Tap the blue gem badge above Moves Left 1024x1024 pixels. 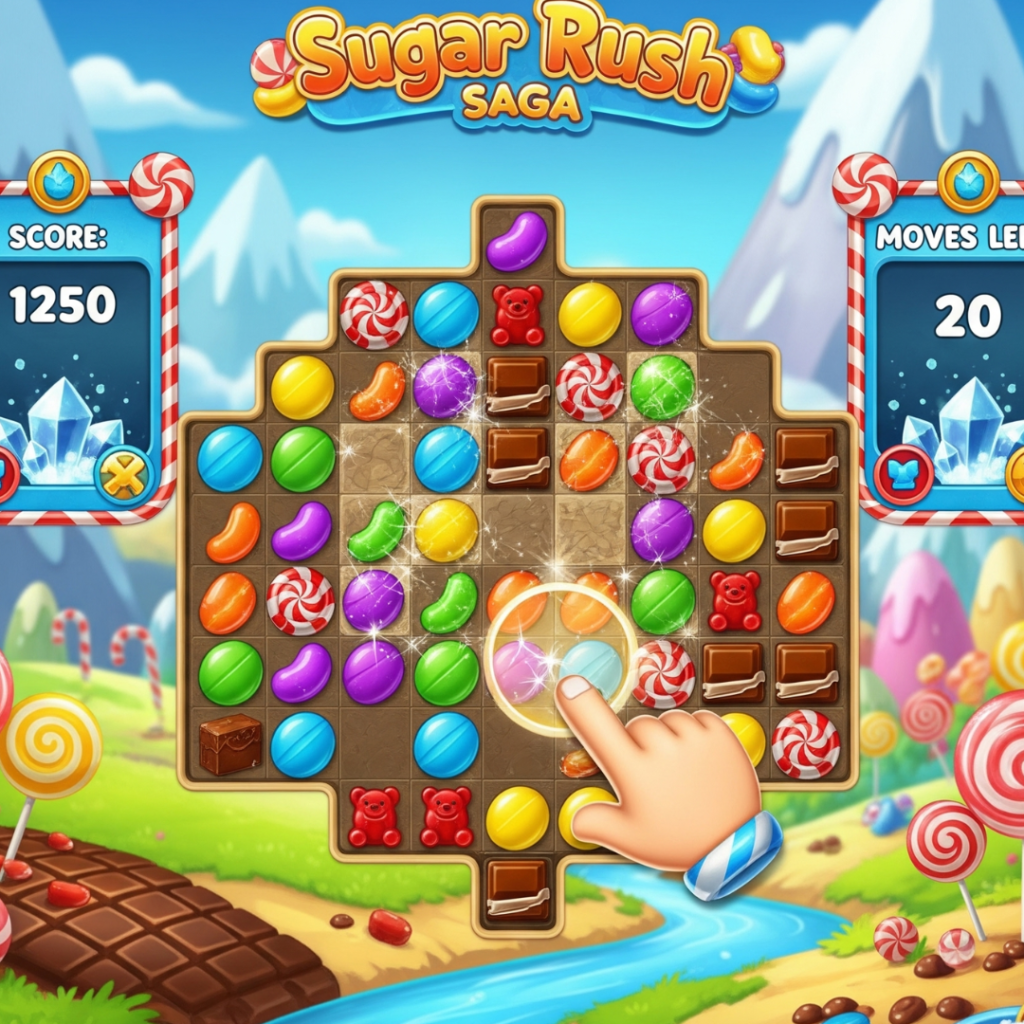coord(967,181)
